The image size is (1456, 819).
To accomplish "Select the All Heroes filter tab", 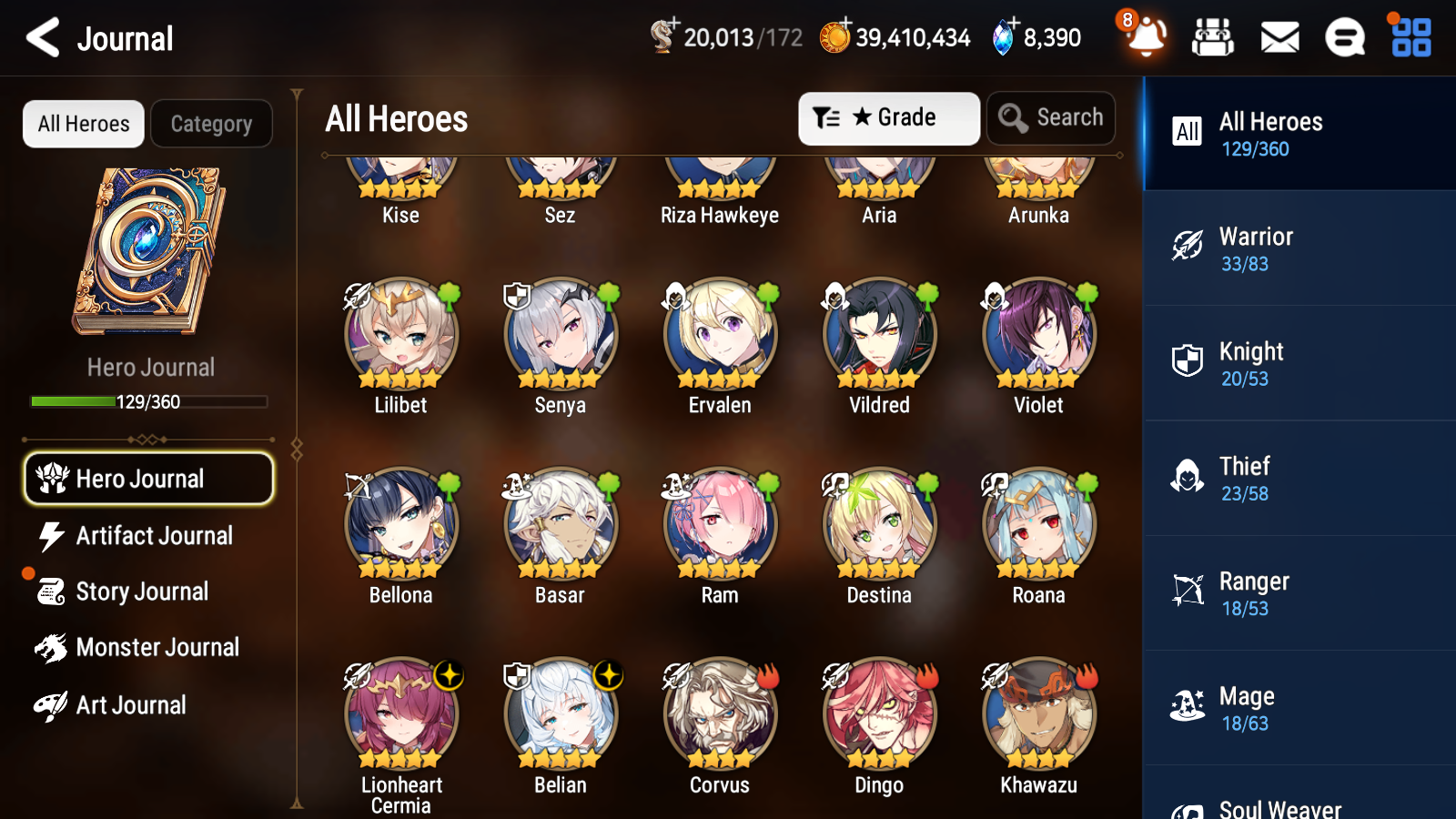I will (83, 124).
